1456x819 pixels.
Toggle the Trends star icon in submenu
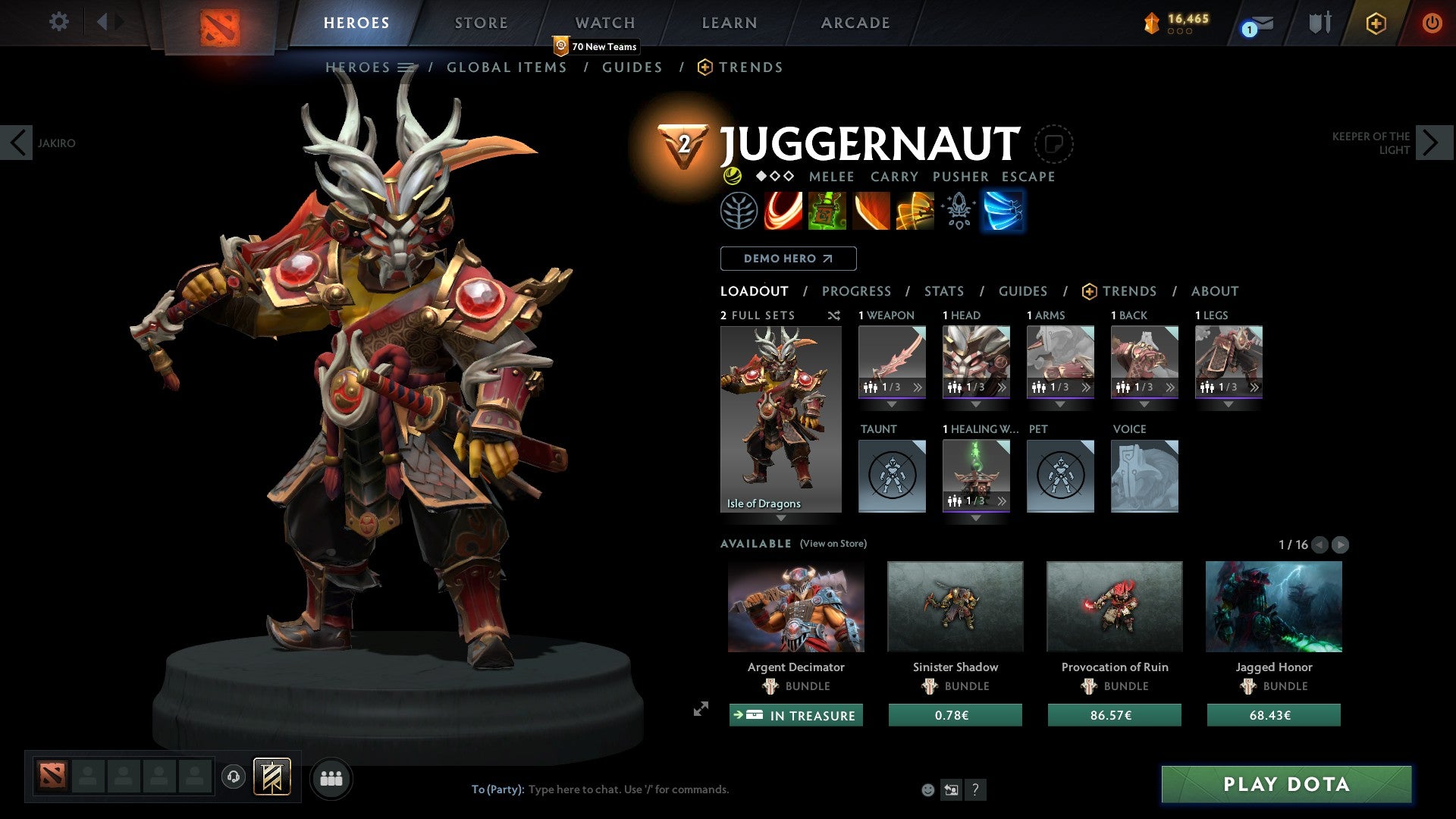[705, 67]
